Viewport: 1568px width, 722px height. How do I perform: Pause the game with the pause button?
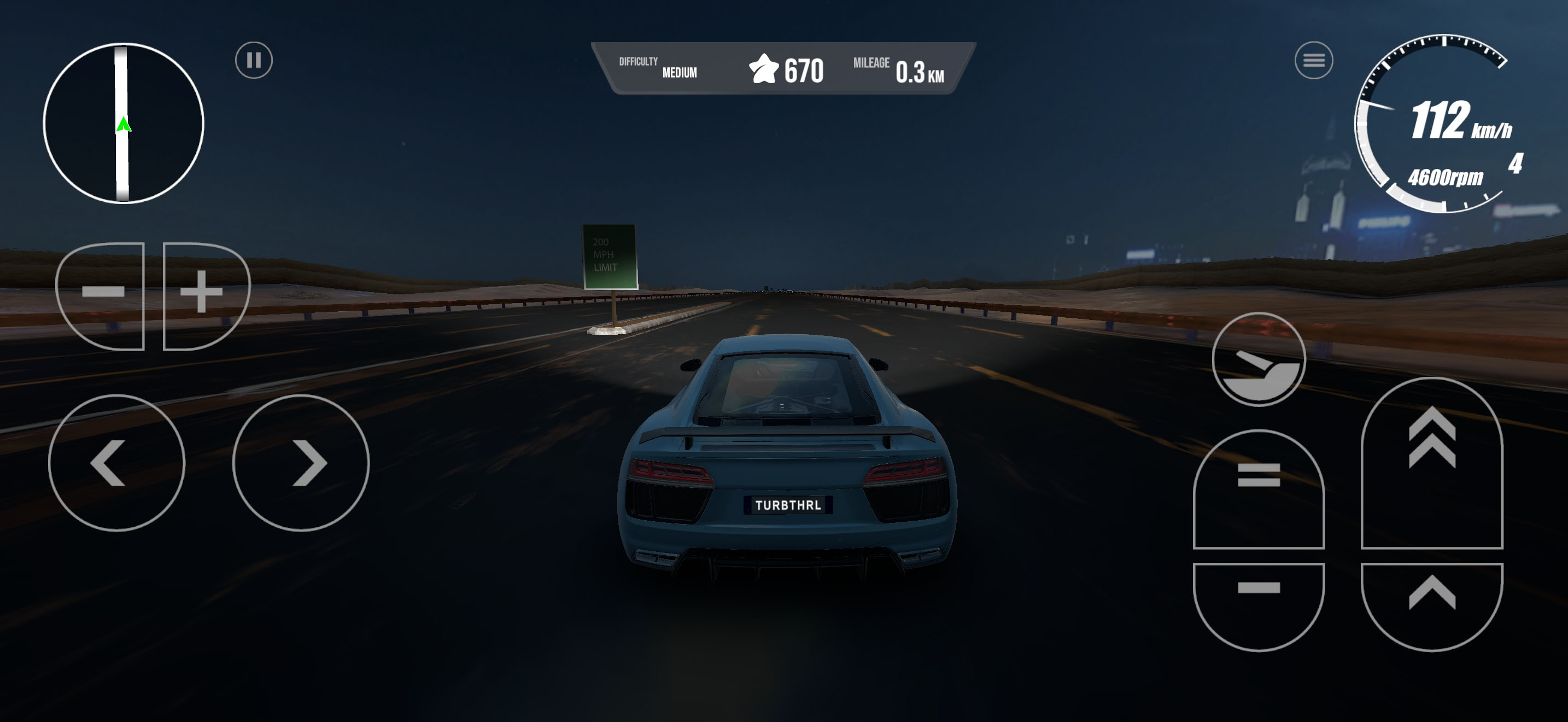(254, 60)
